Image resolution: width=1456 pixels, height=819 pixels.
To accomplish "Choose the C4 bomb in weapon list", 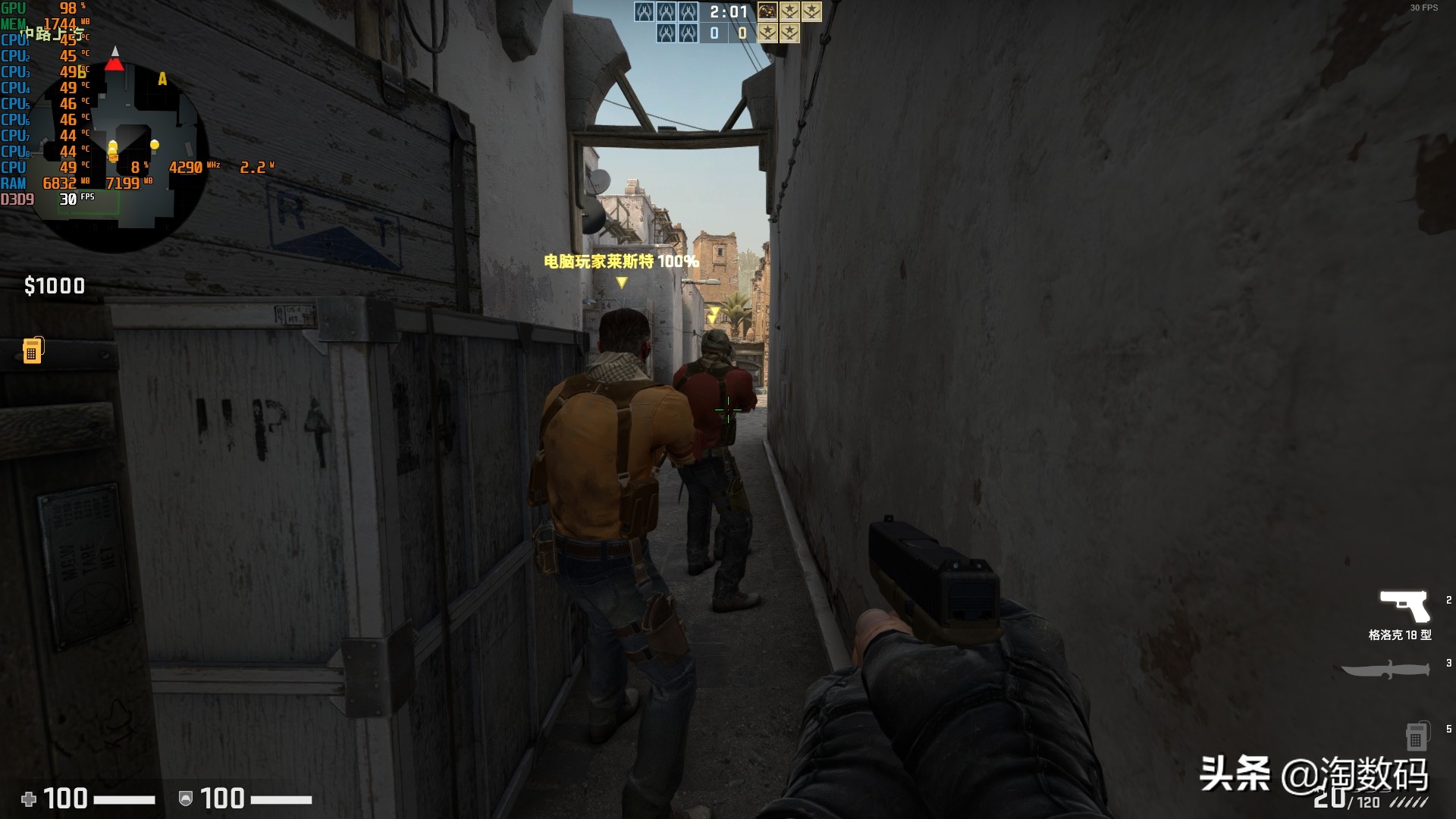I will pyautogui.click(x=1417, y=735).
